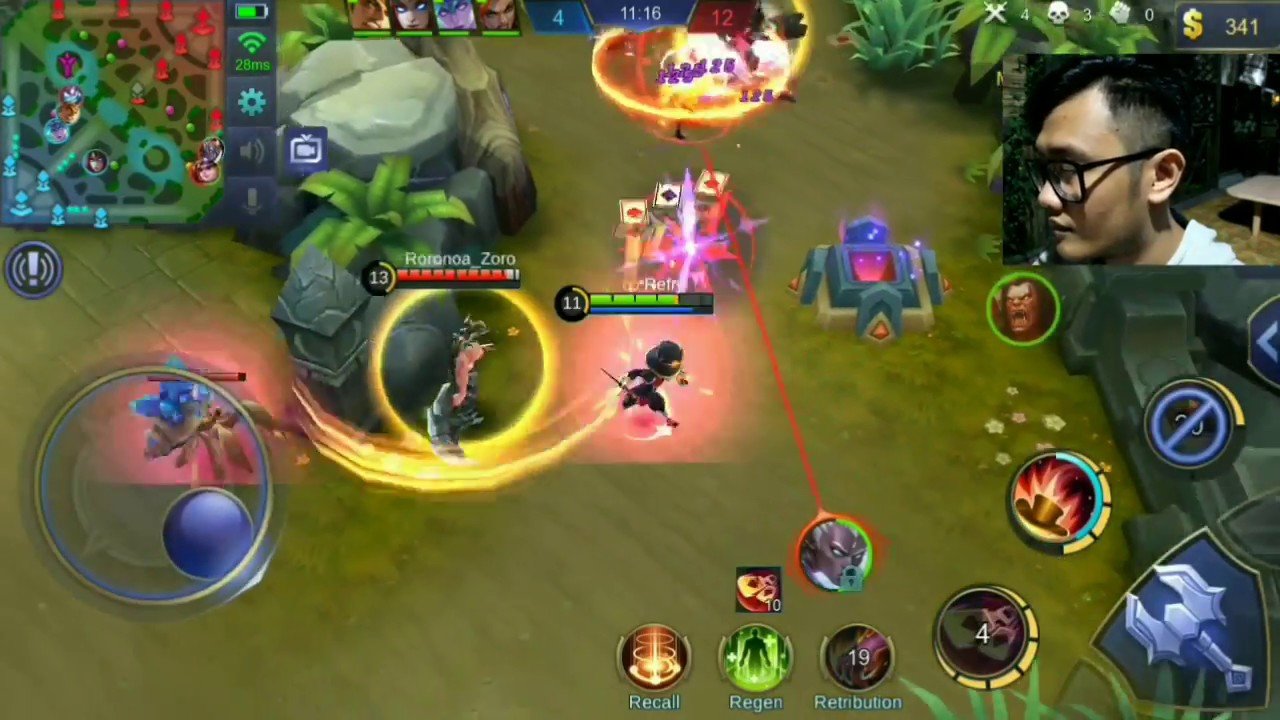The height and width of the screenshot is (720, 1280).
Task: Open the quick chat alert button
Action: 34,268
